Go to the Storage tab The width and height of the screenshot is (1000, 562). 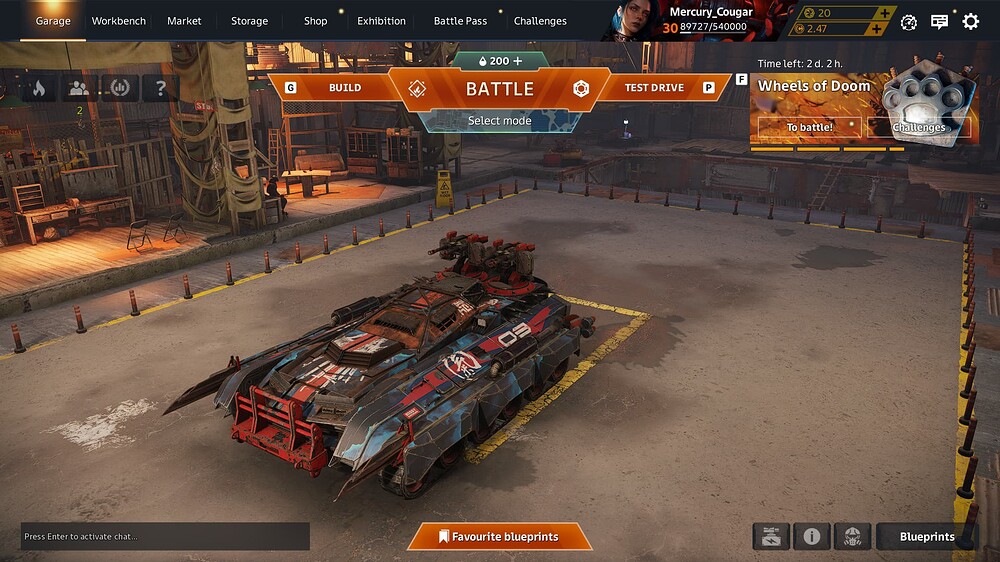(x=249, y=21)
